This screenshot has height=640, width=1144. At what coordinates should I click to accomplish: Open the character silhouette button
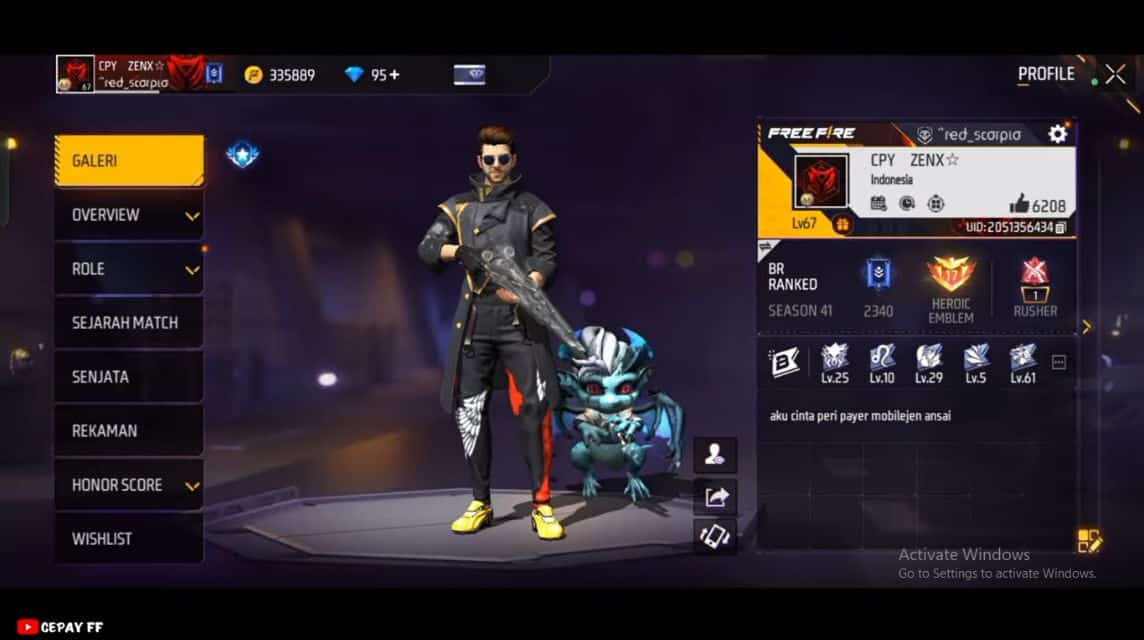(x=715, y=455)
